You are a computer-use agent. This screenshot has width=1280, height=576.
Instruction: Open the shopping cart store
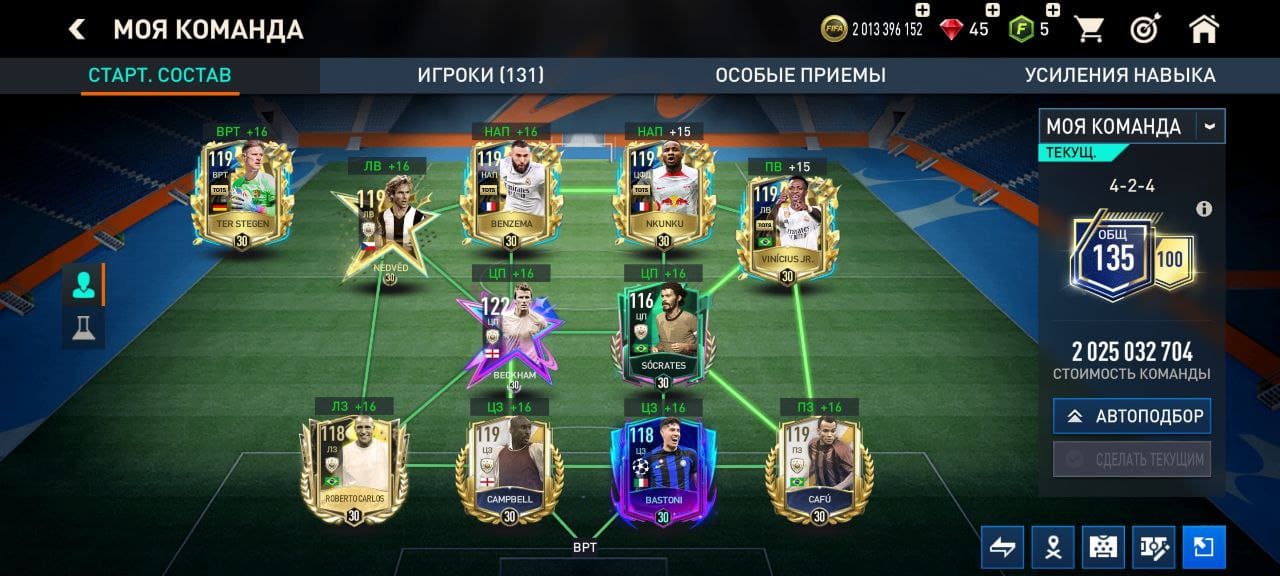tap(1089, 29)
